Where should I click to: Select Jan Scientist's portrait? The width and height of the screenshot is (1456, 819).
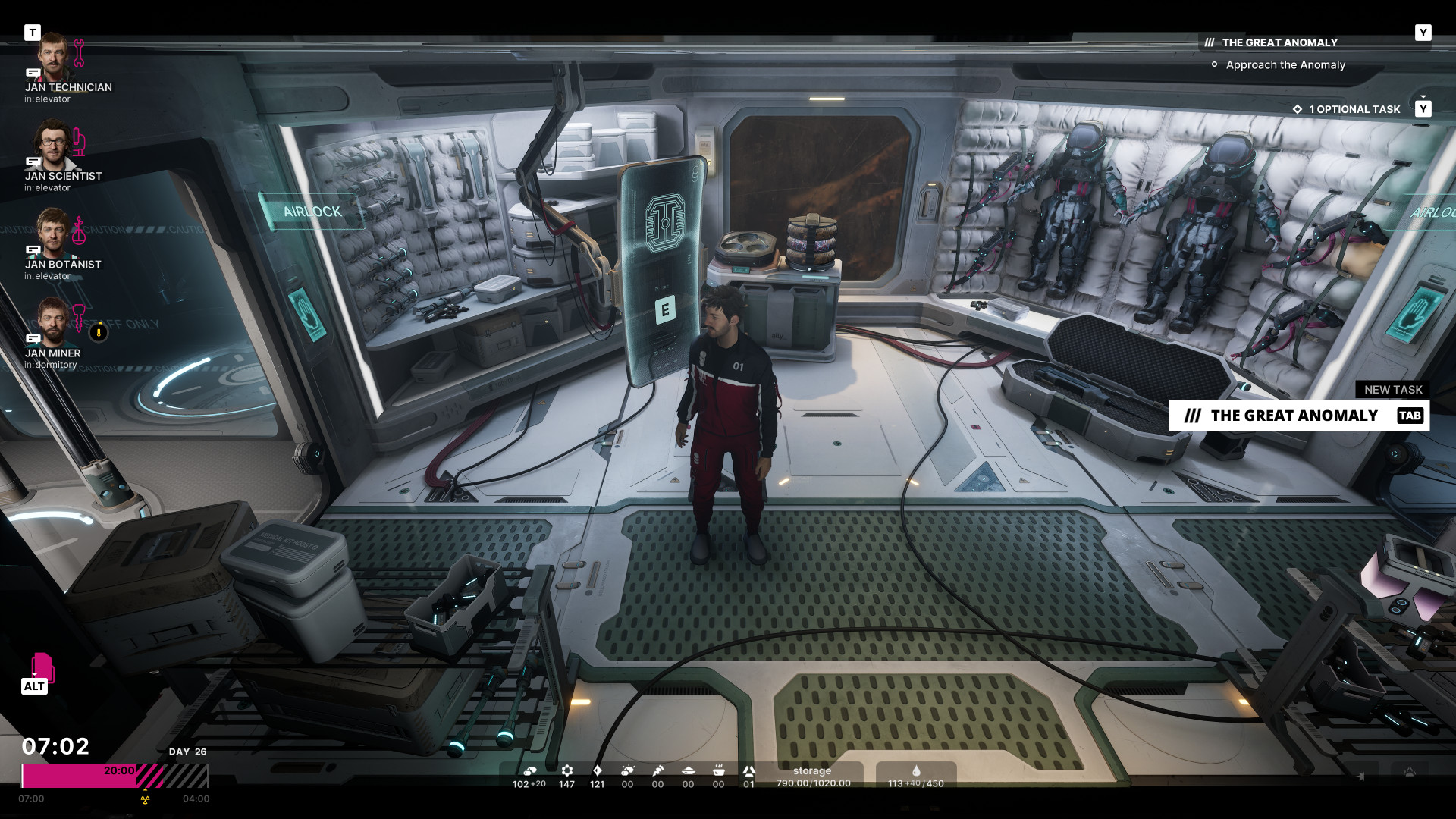coord(53,145)
